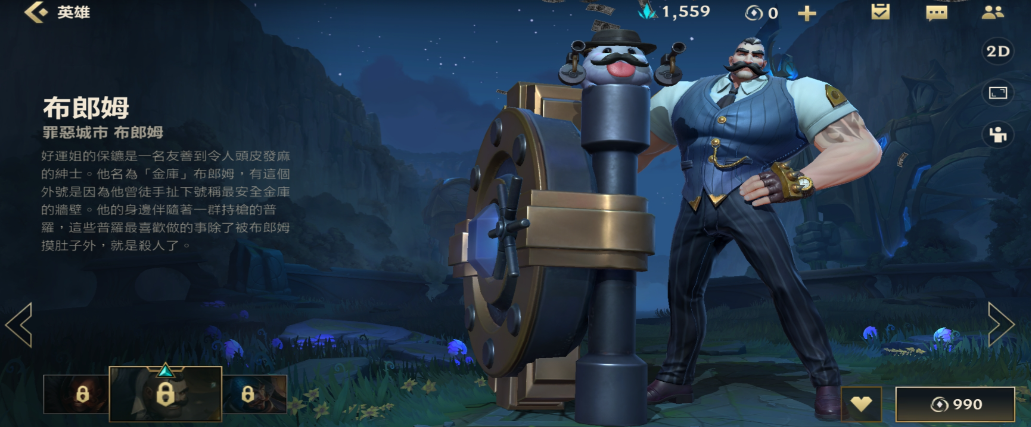
Task: Select the first locked skin thumbnail
Action: point(76,394)
